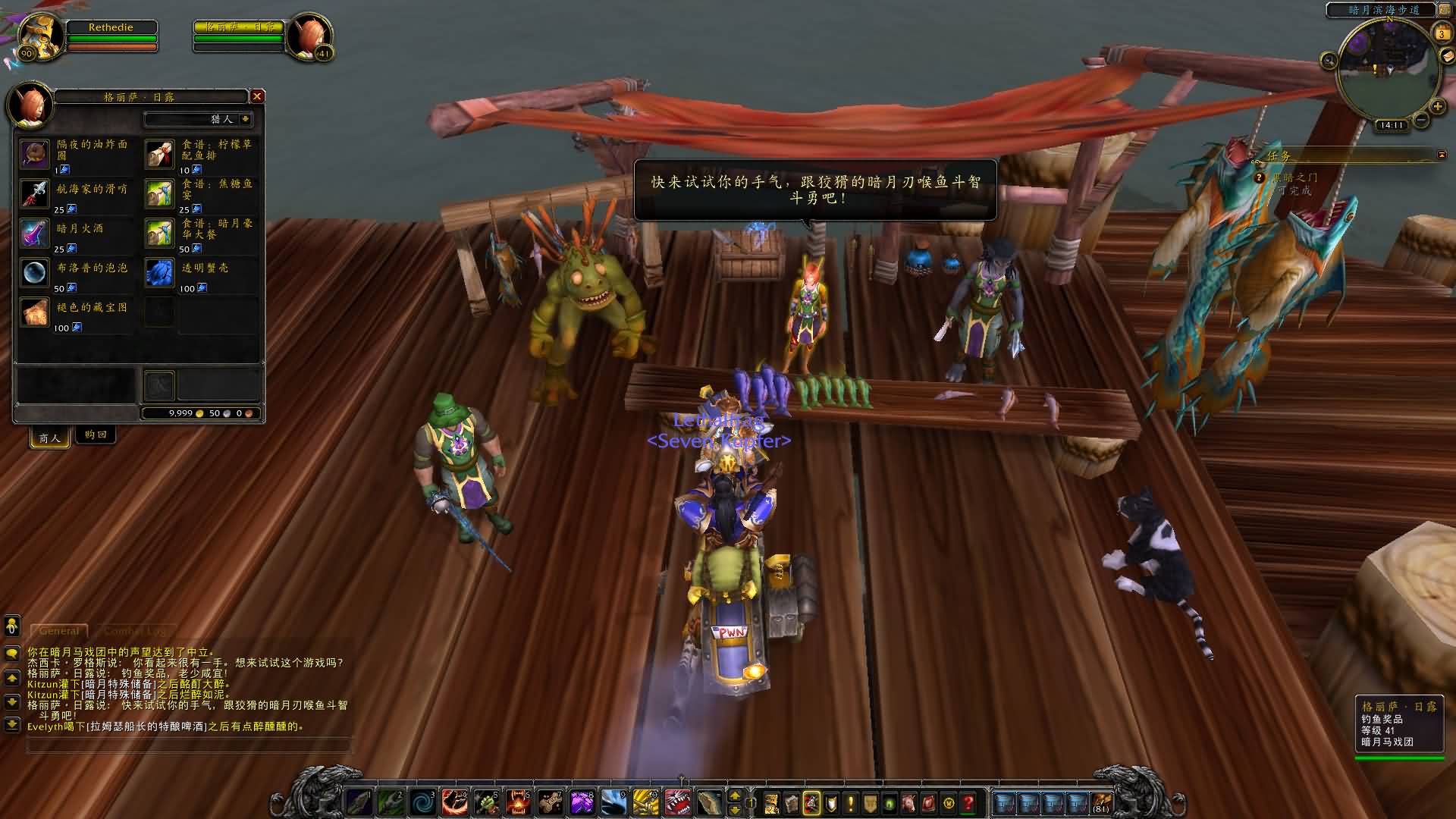1456x819 pixels.
Task: Zoom in on the minimap
Action: coord(1437,107)
